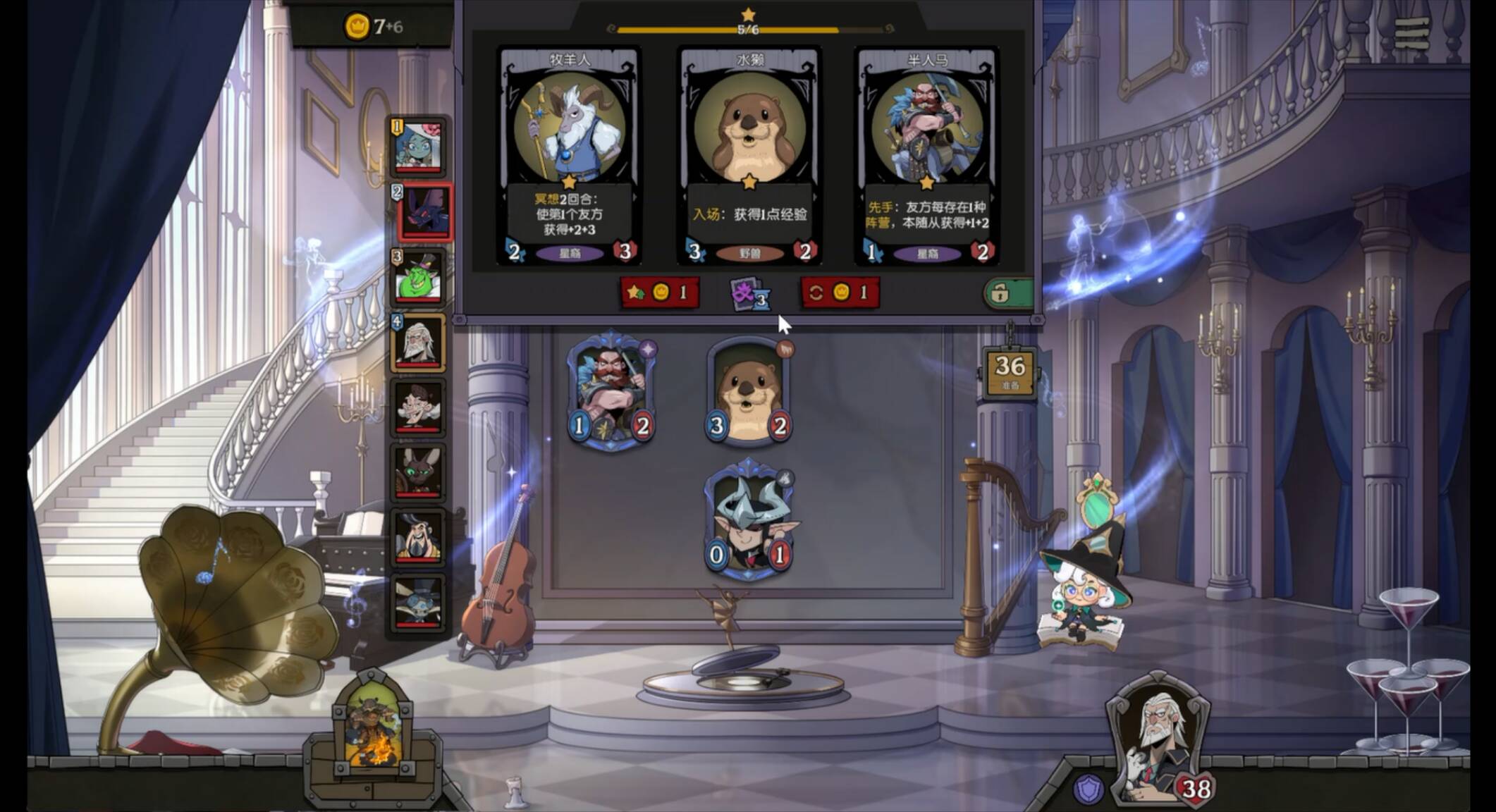Select the centaur unit on the board
The image size is (1496, 812).
(611, 391)
